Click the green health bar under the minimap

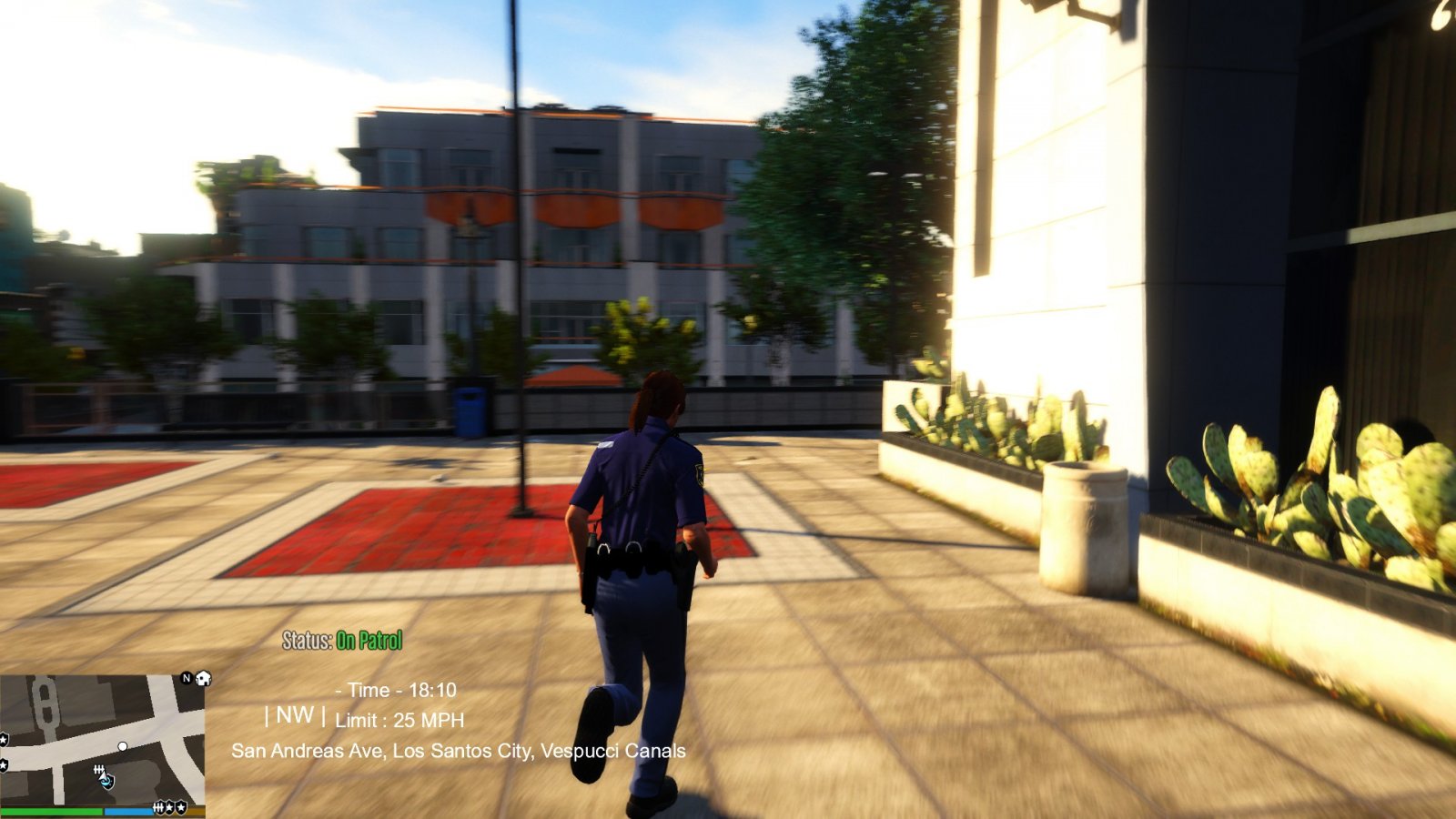click(52, 812)
